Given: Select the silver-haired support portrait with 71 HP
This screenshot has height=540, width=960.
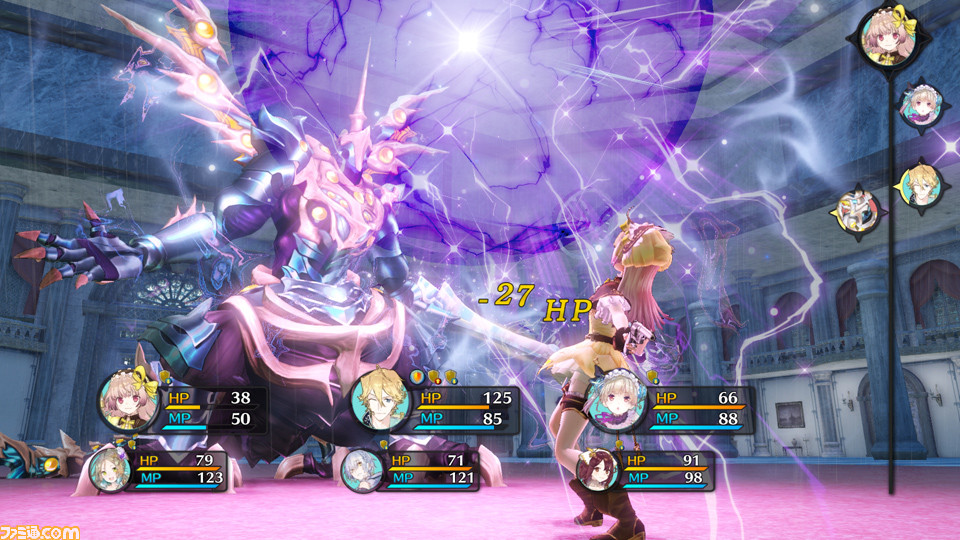Looking at the screenshot, I should [362, 470].
